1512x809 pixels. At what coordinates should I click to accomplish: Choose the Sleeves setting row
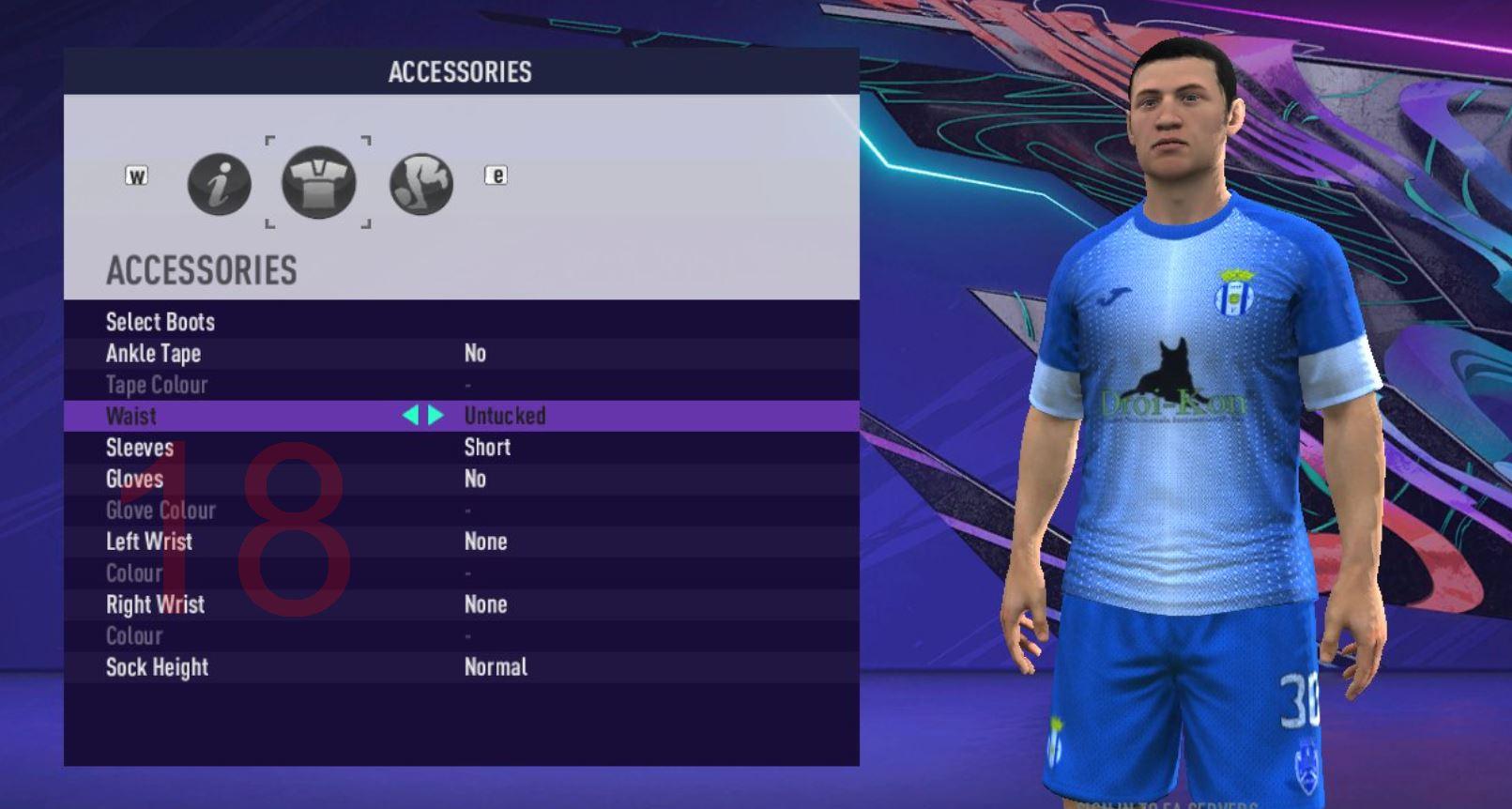140,448
